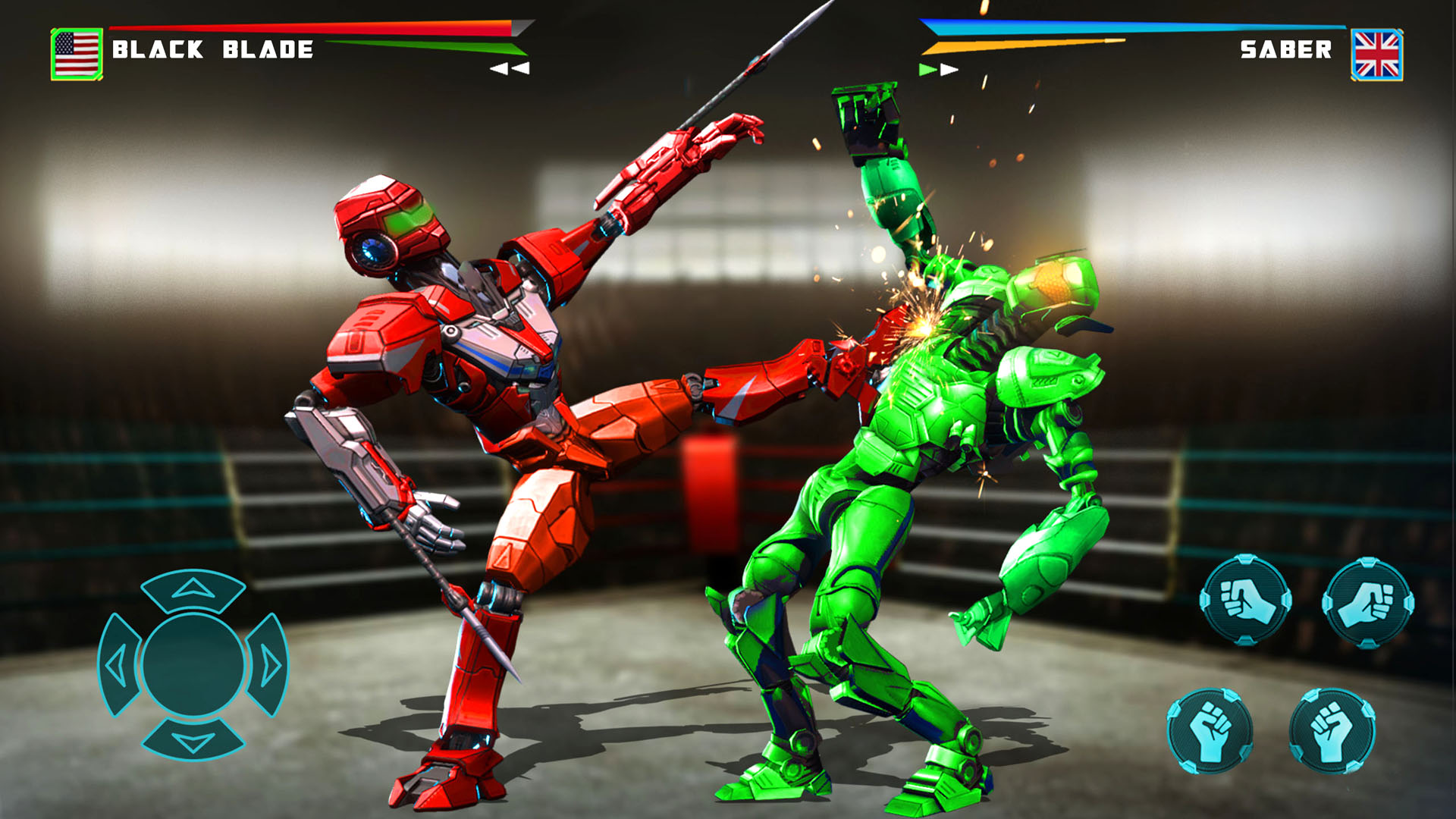
Task: Select the BLACK BLADE name label
Action: (x=211, y=51)
